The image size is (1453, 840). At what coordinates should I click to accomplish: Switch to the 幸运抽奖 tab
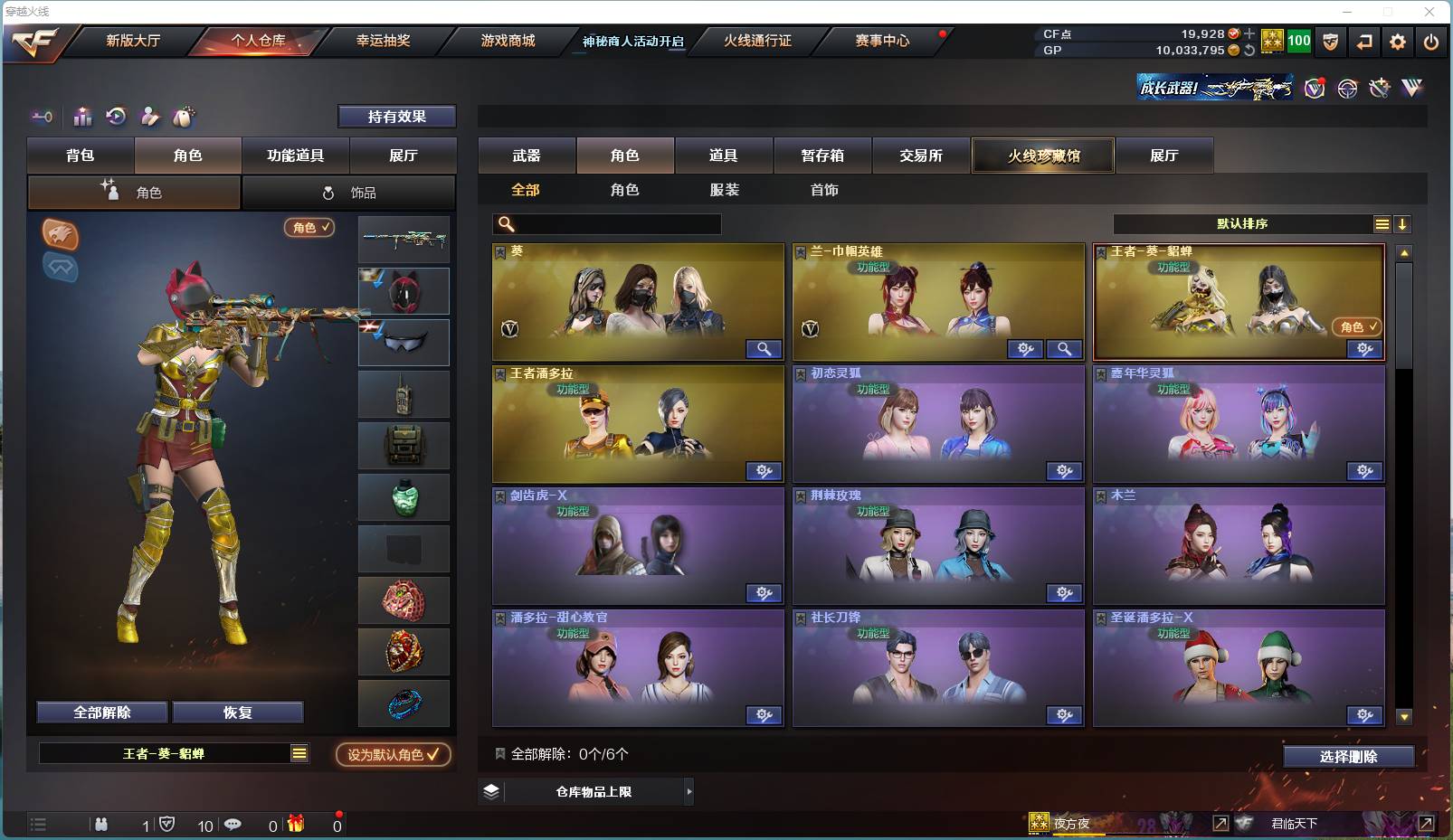point(381,41)
